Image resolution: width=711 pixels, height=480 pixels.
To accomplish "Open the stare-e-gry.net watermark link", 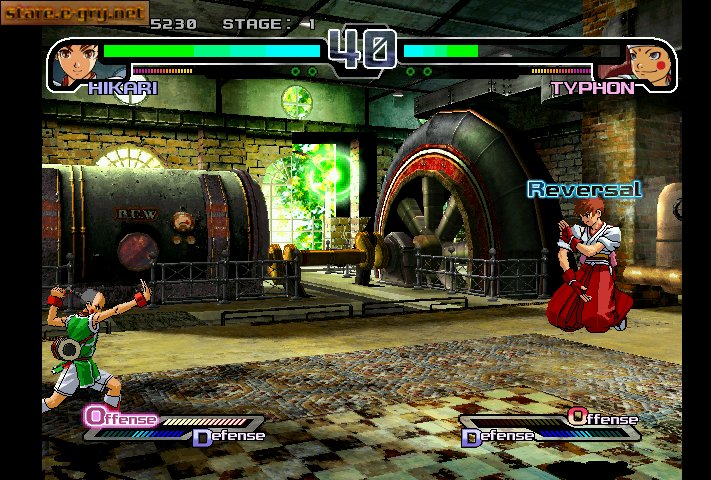I will (x=75, y=12).
